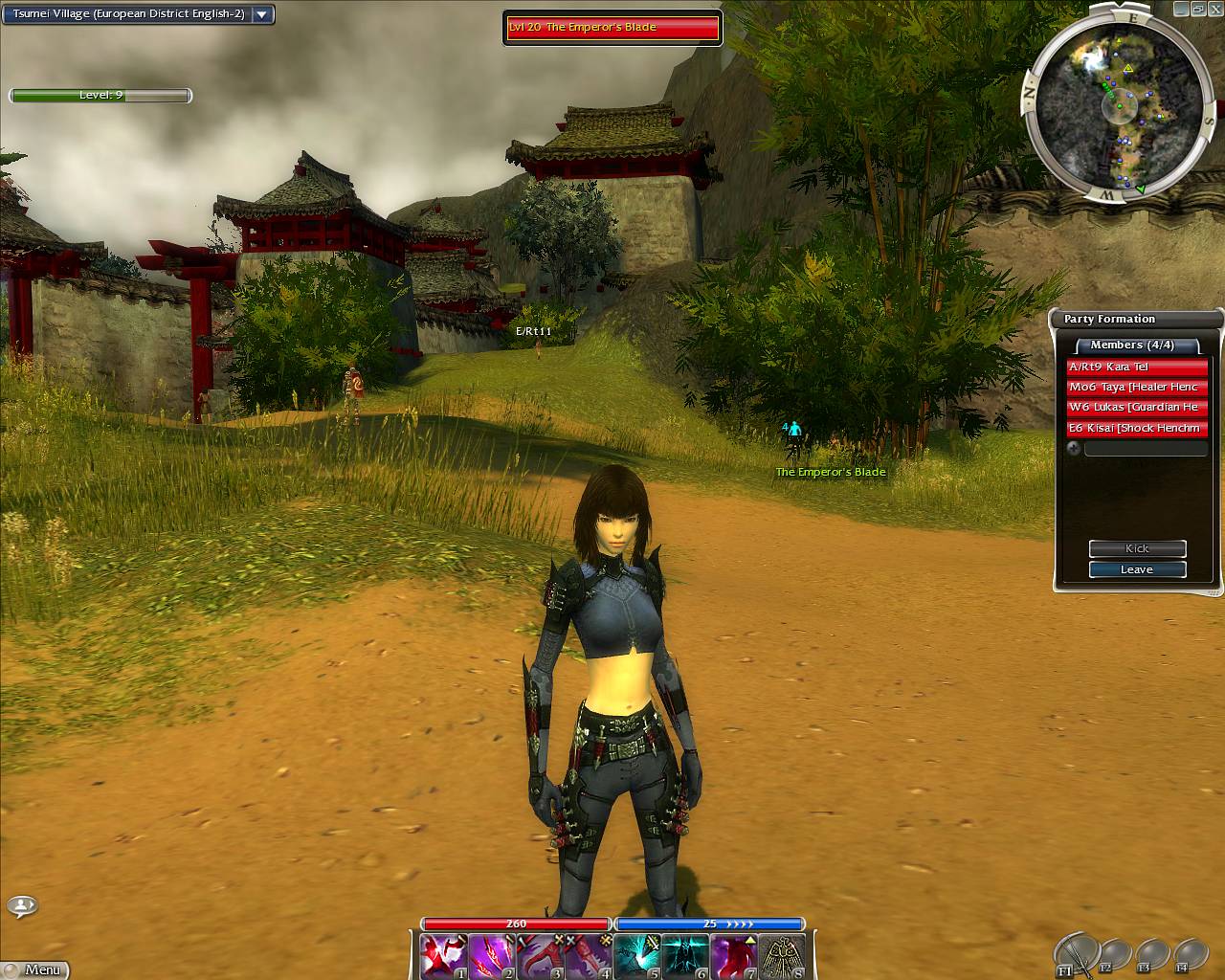Activate the teal spirit skill in slot 6
This screenshot has width=1225, height=980.
pos(685,956)
